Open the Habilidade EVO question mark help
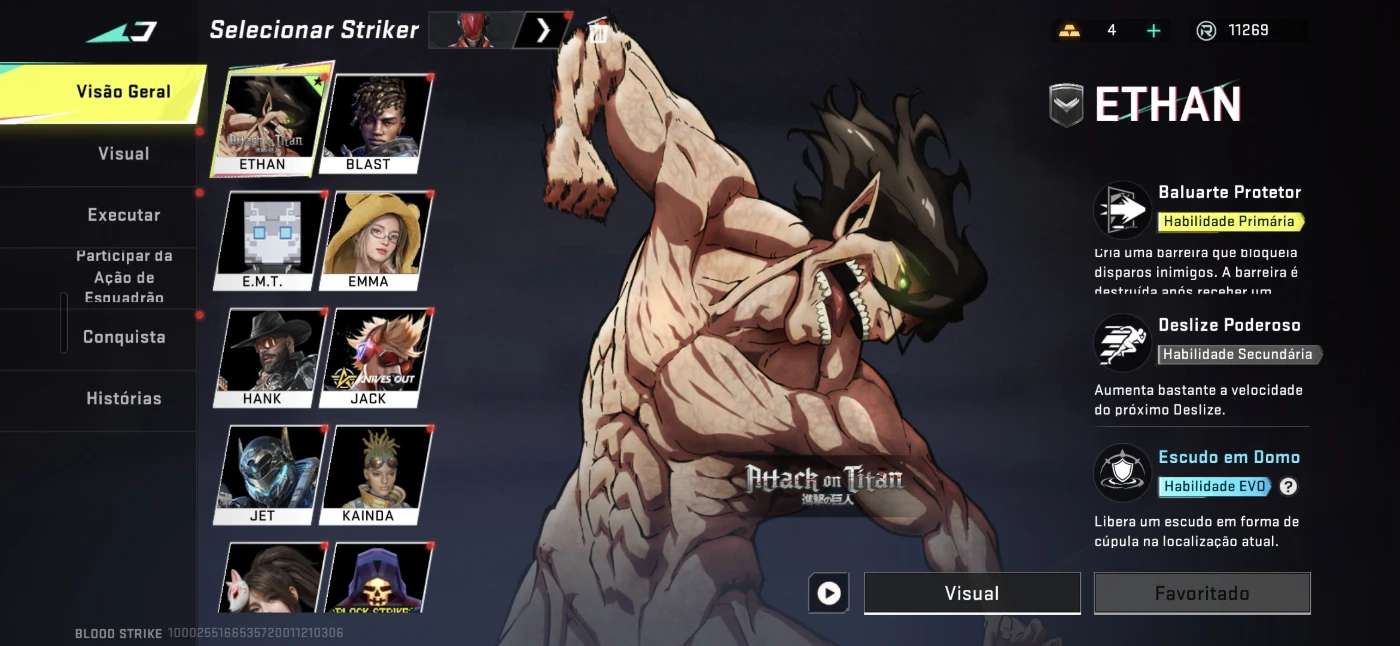1400x646 pixels. click(x=1288, y=487)
